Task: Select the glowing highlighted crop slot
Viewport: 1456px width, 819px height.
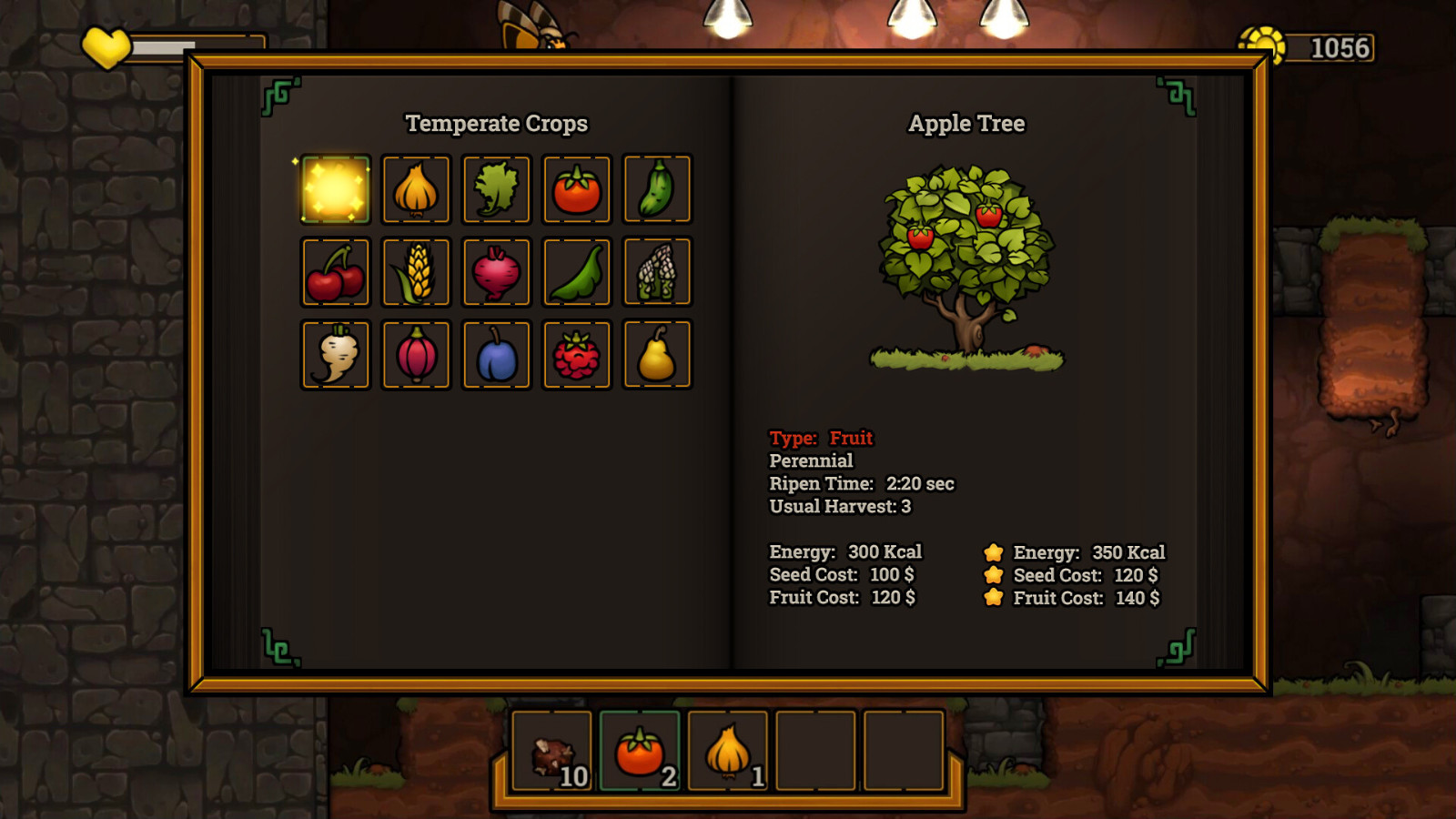Action: [x=335, y=189]
